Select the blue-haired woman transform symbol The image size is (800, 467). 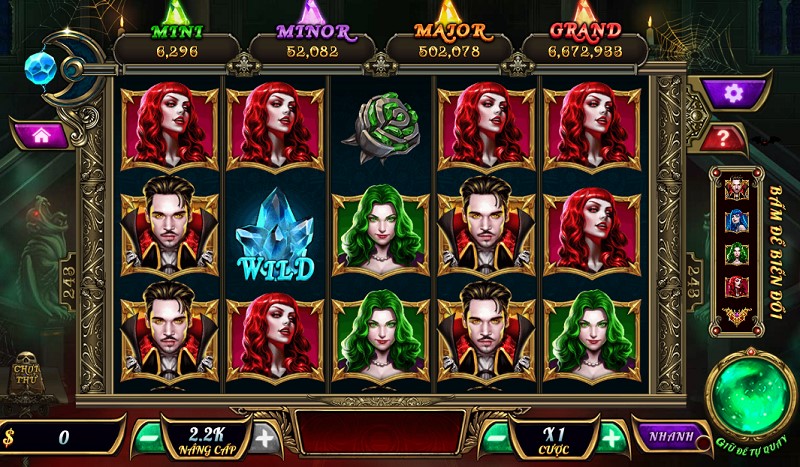pyautogui.click(x=737, y=220)
